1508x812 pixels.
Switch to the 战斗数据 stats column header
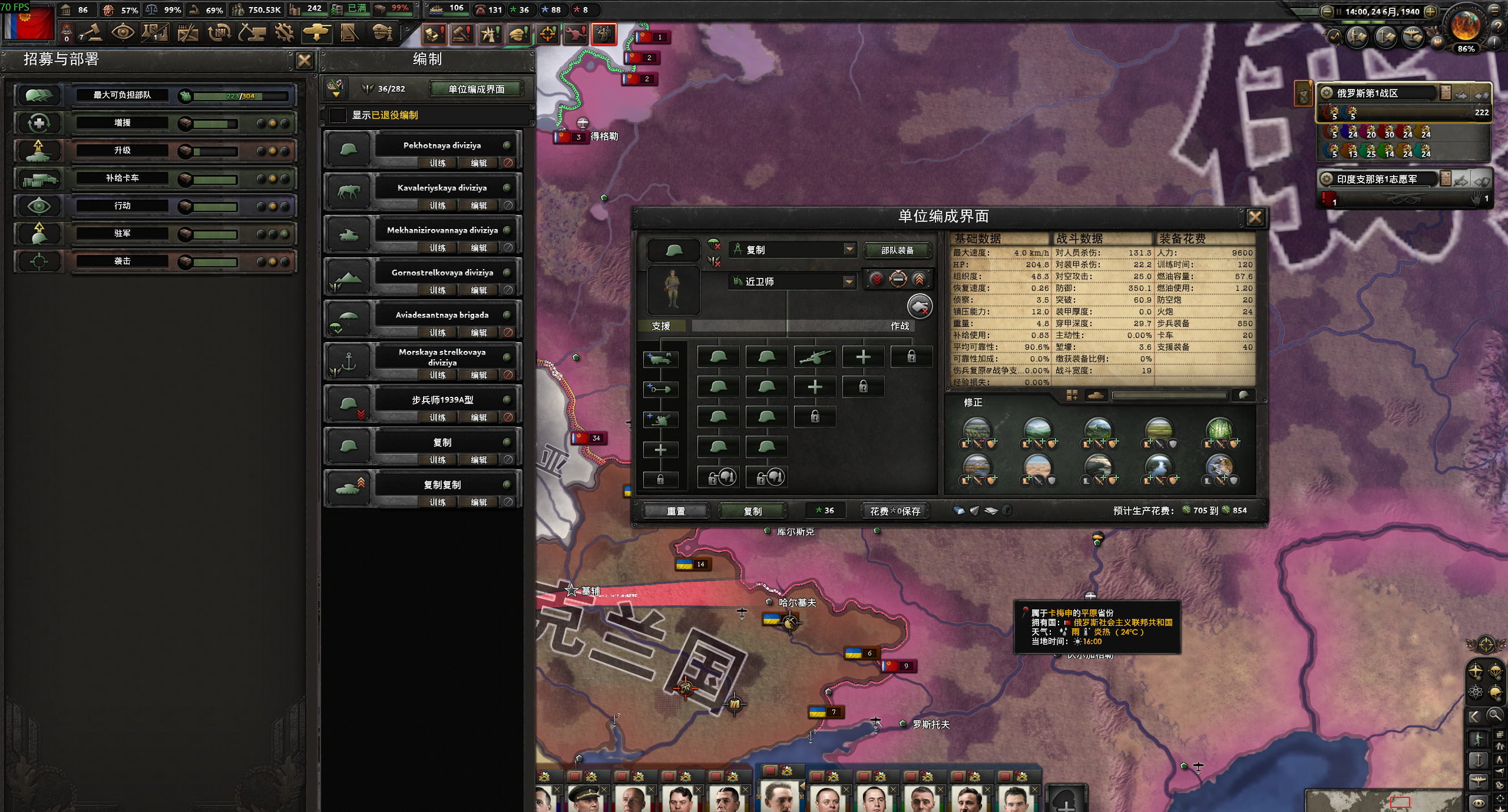1079,238
